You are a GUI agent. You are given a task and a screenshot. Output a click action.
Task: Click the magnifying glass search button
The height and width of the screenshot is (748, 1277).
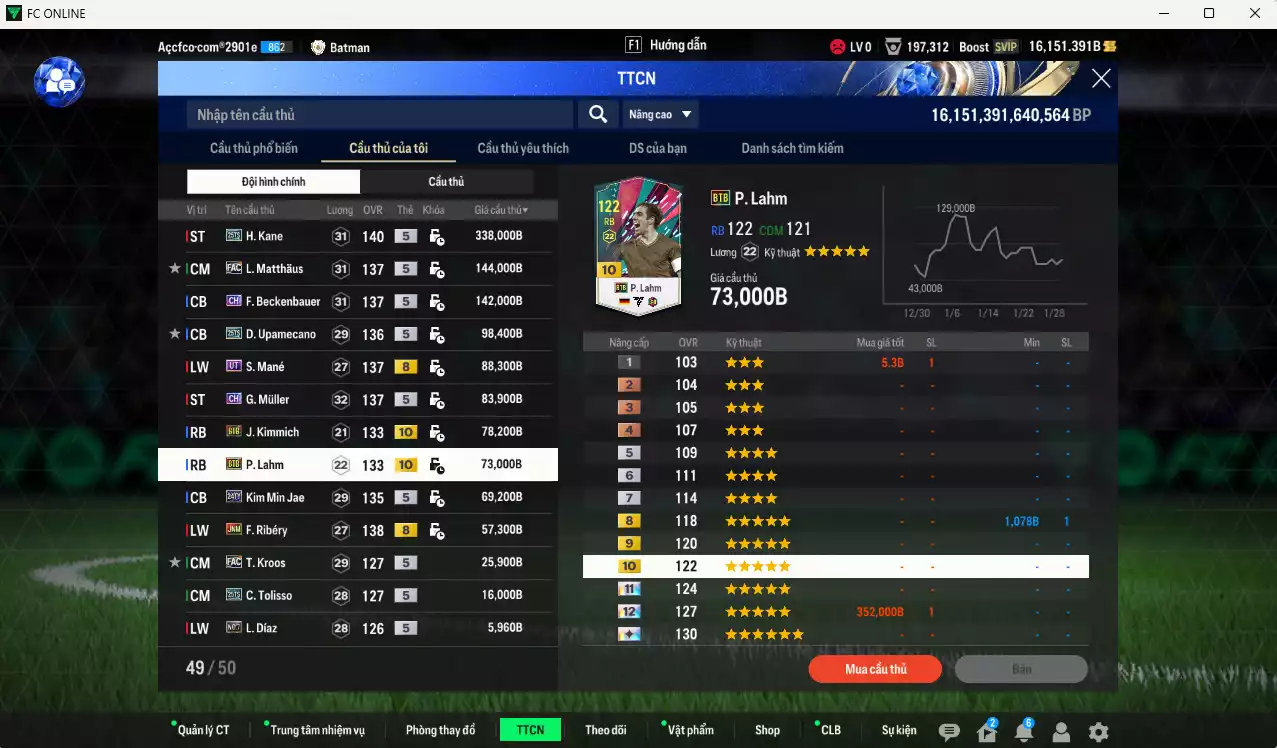597,115
